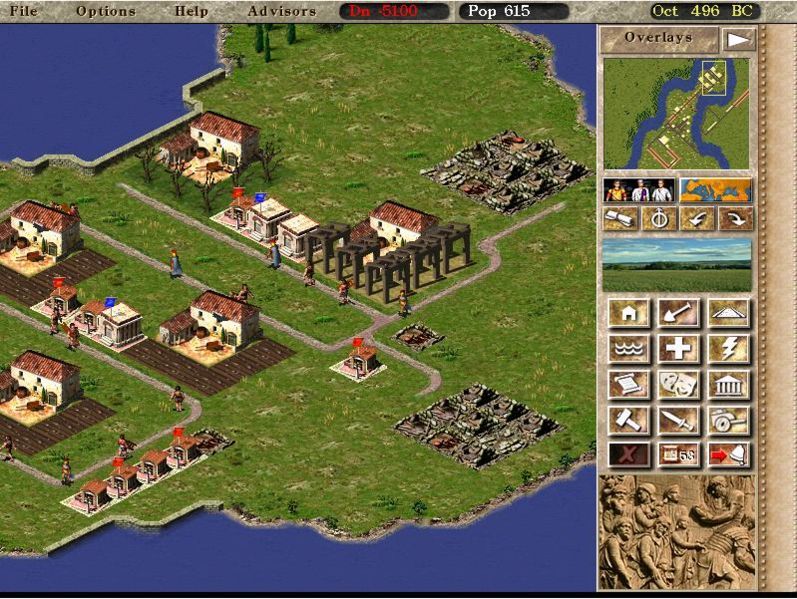
Task: Select the road building tool
Action: tap(728, 314)
